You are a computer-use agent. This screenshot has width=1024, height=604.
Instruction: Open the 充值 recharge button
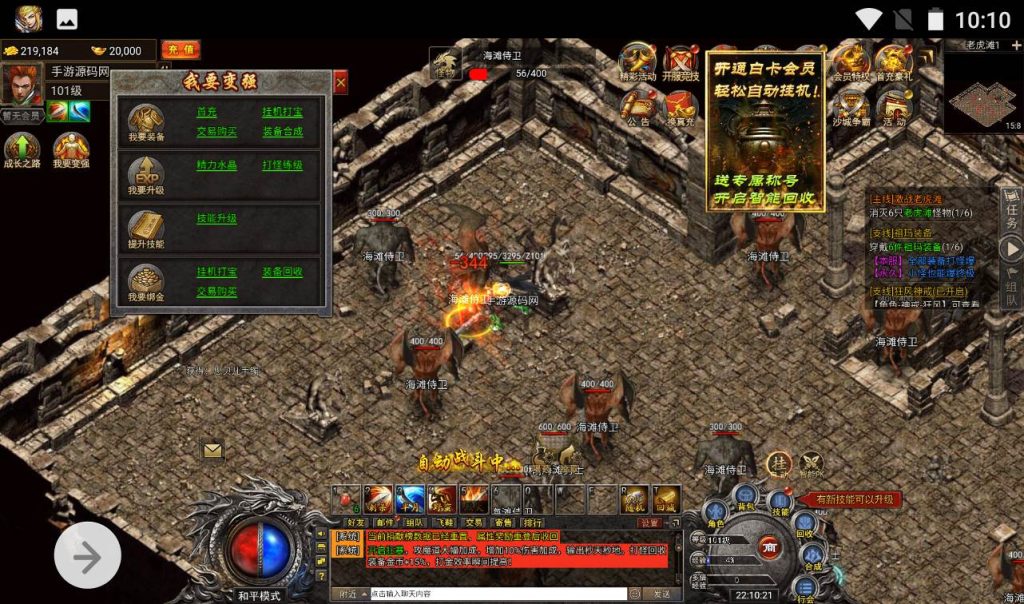(x=180, y=50)
